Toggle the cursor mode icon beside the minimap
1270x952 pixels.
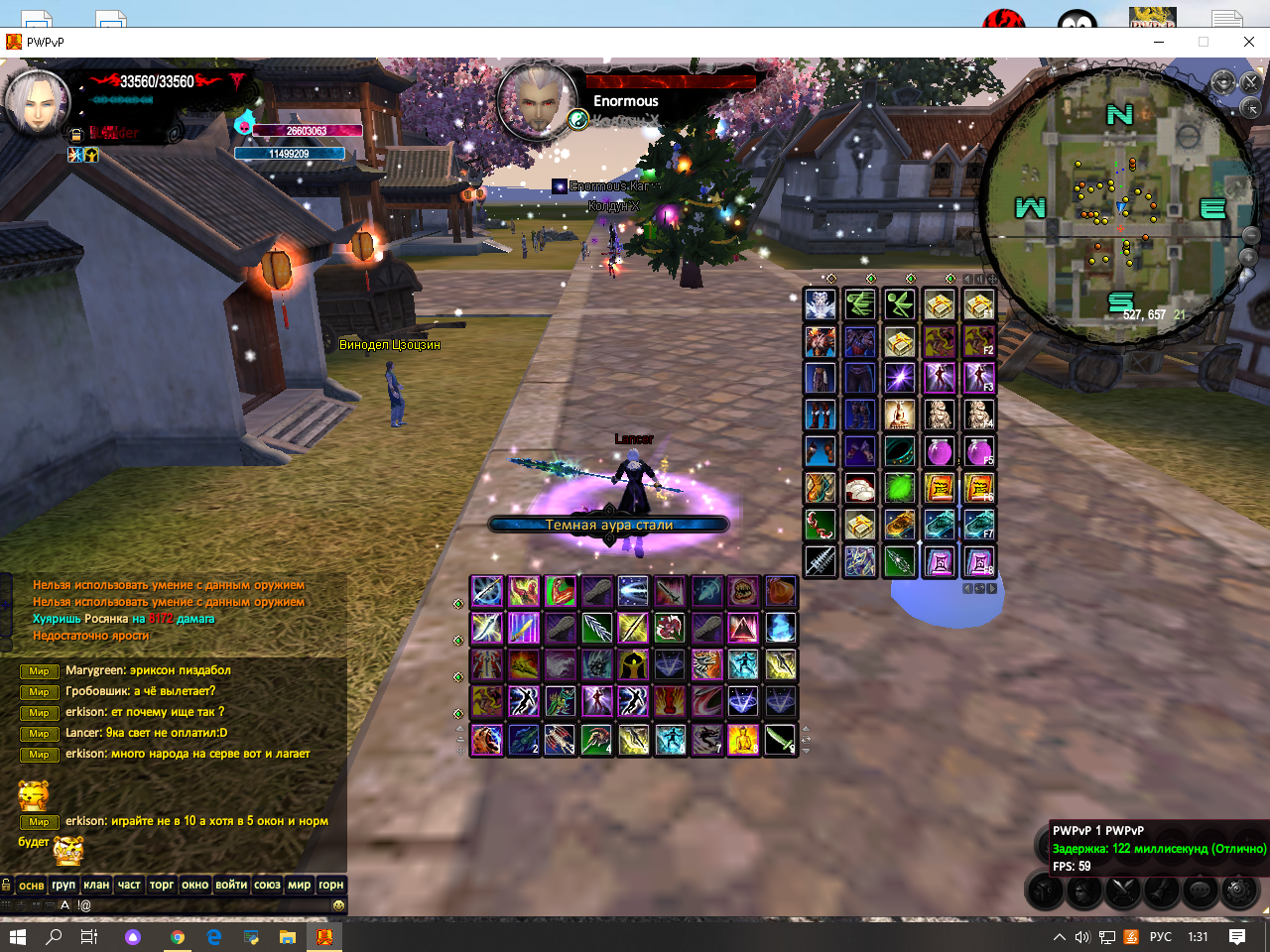tap(1250, 108)
